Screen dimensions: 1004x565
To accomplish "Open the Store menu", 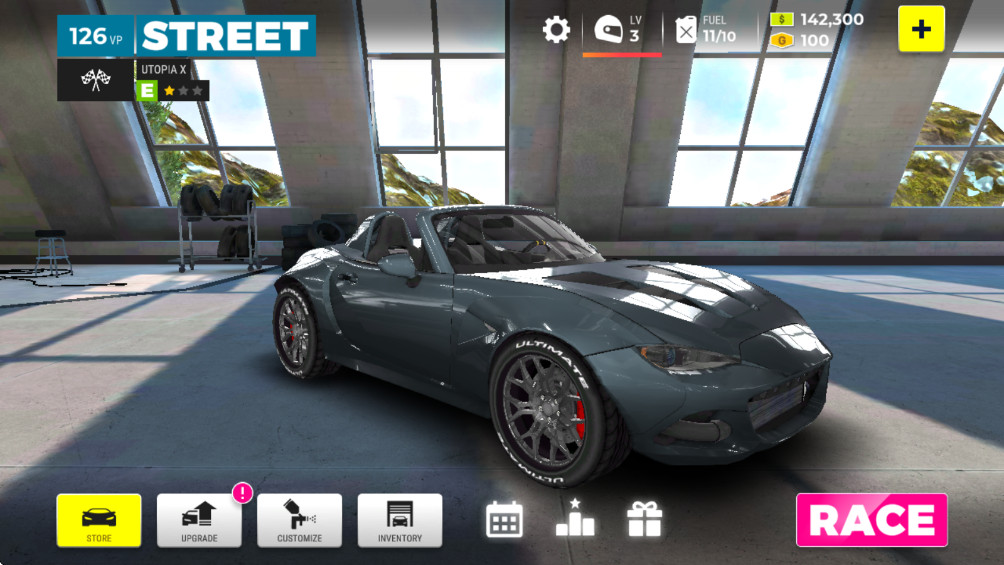I will tap(99, 520).
